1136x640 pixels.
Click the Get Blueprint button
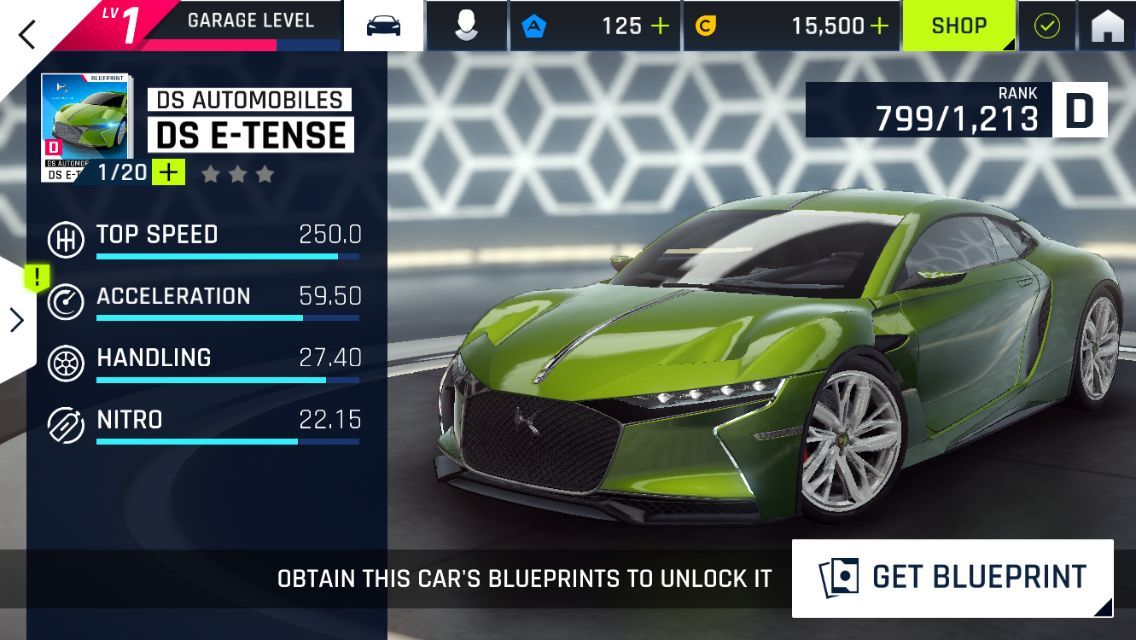(952, 578)
